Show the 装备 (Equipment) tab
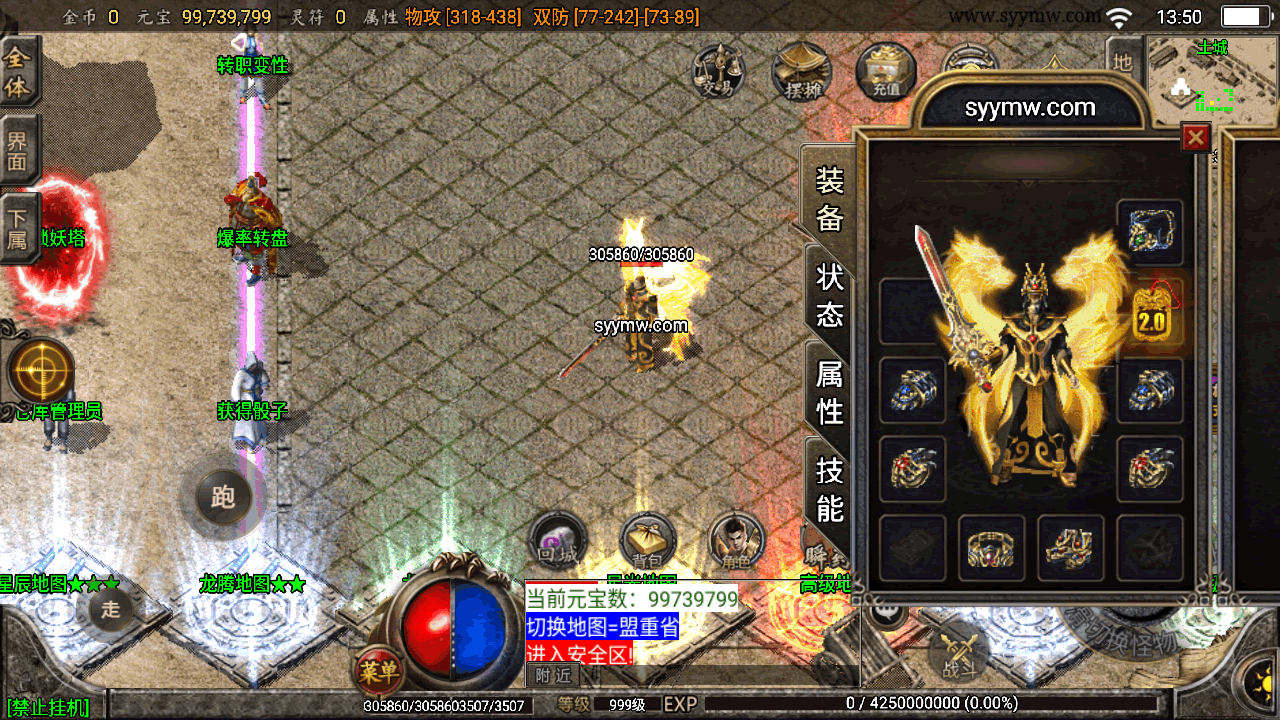Screen dimensions: 1280x720 point(830,198)
